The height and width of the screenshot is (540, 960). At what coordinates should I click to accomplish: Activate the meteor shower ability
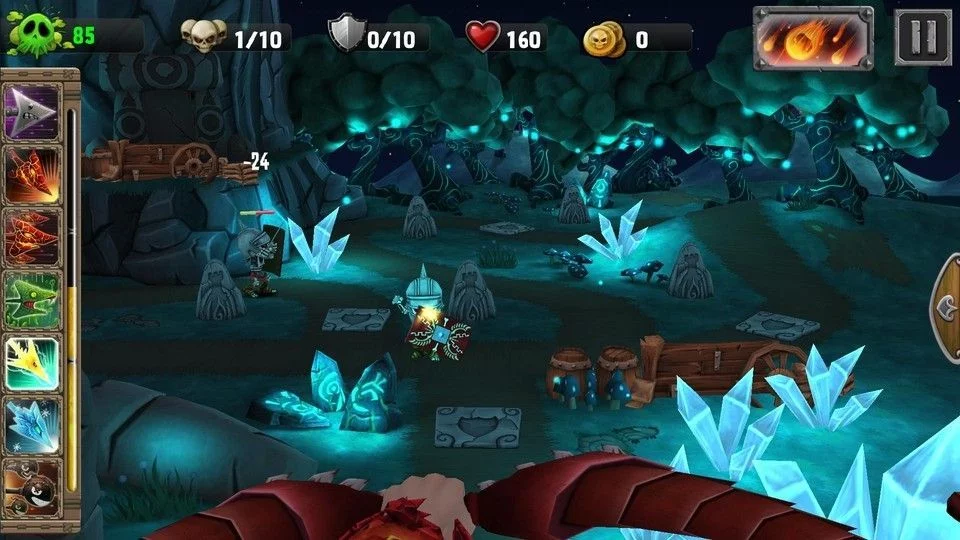[813, 38]
